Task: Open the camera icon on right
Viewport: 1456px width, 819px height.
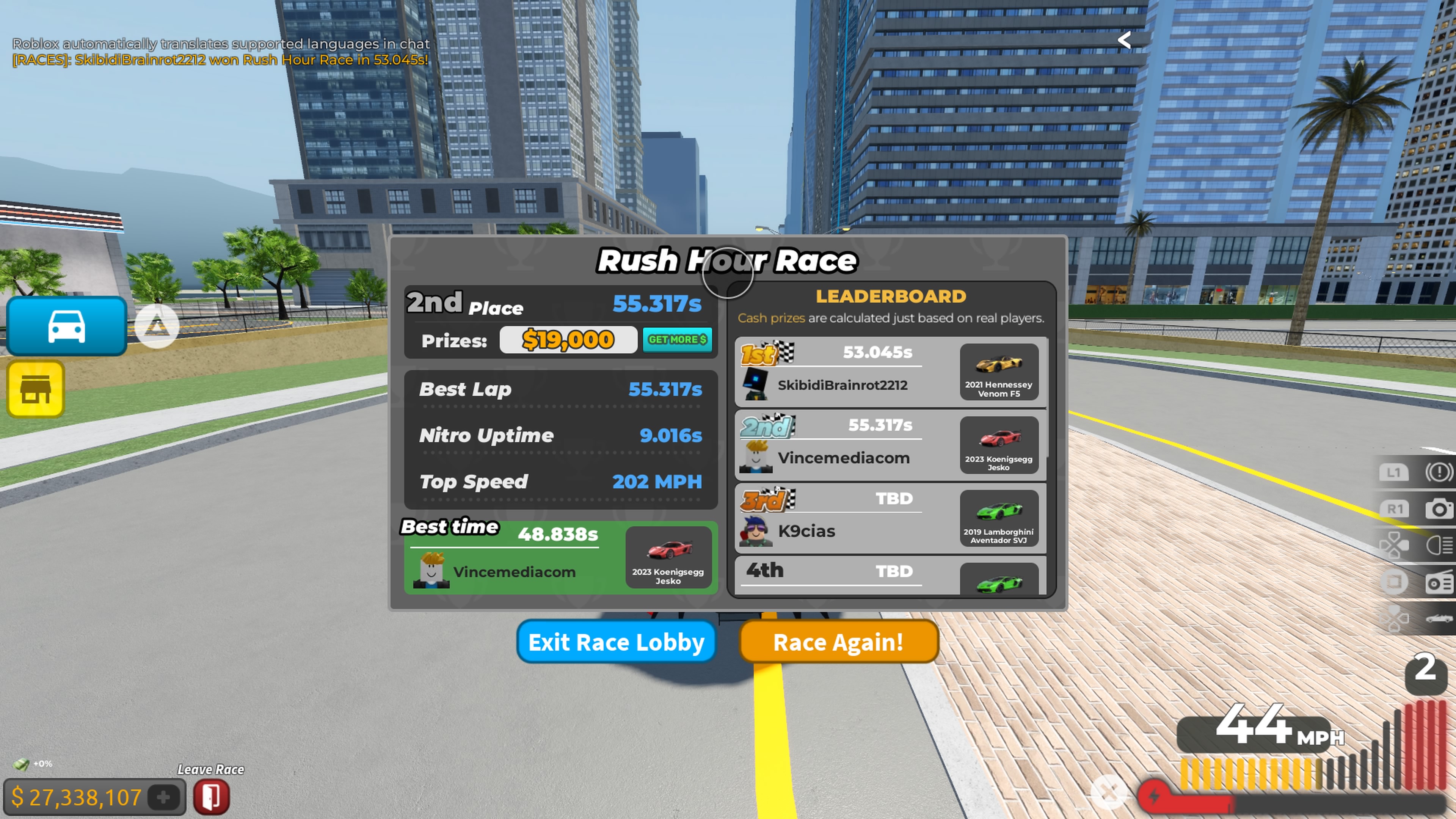Action: [x=1439, y=509]
